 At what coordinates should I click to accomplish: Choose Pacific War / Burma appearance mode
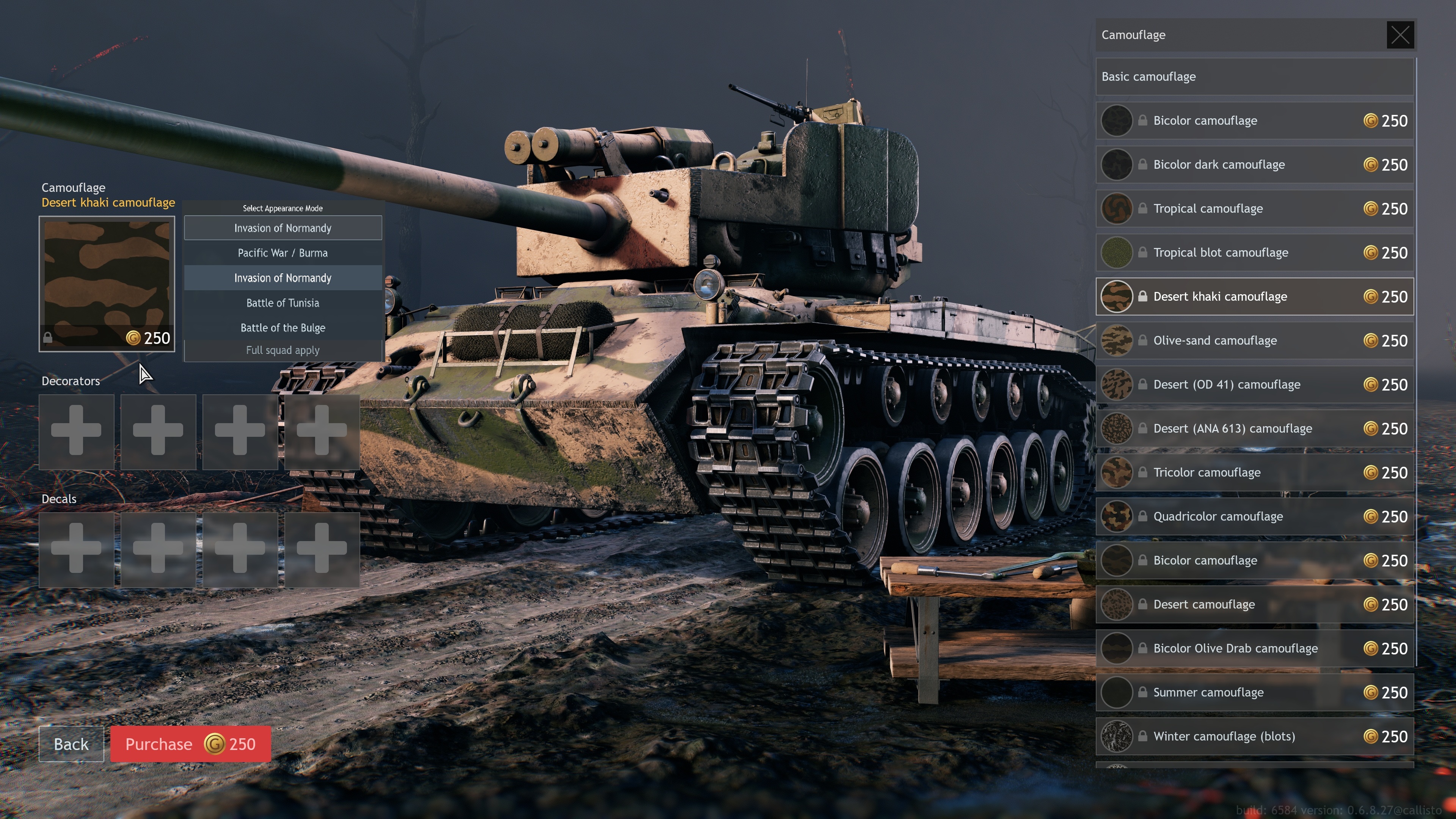coord(282,253)
